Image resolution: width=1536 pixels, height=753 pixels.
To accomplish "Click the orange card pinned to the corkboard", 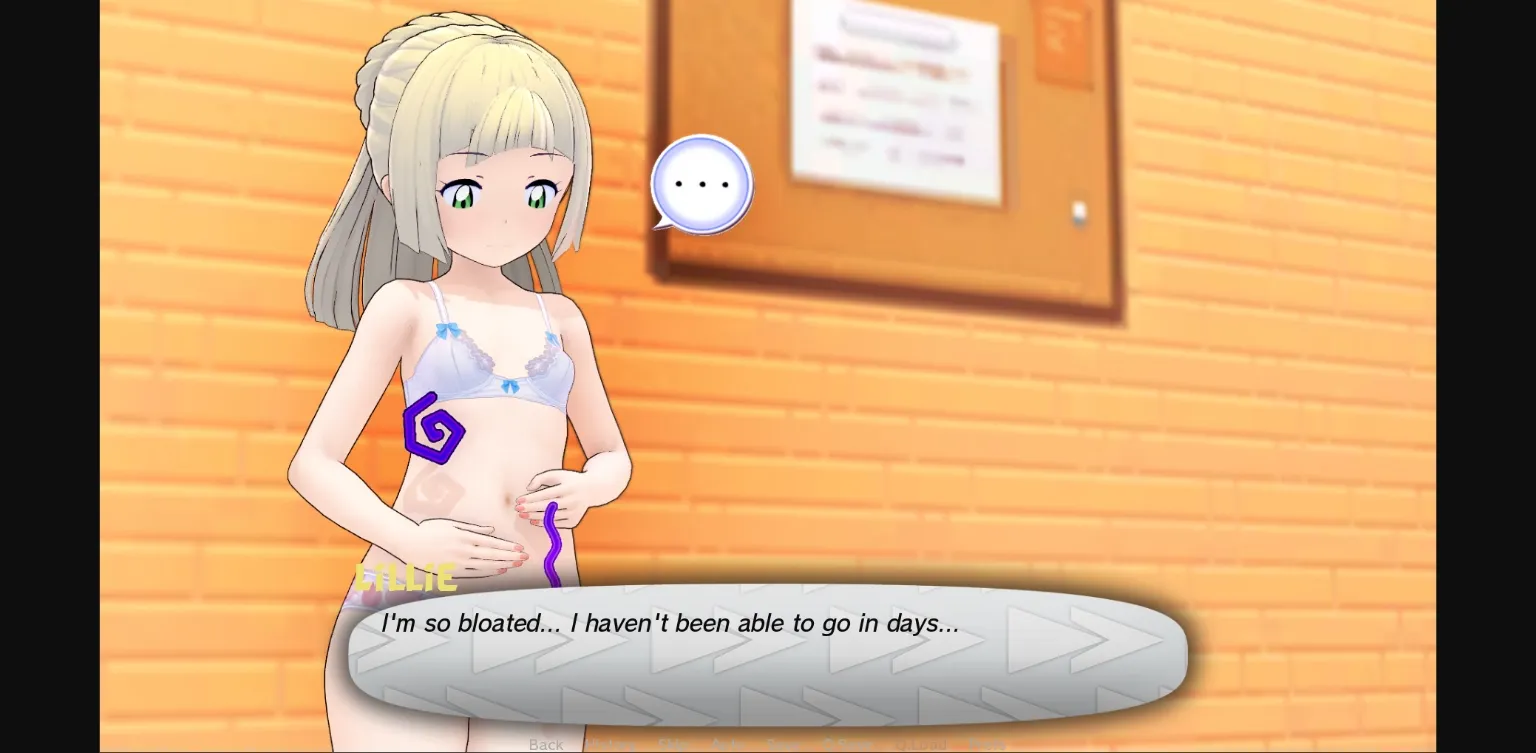I will click(x=1062, y=42).
